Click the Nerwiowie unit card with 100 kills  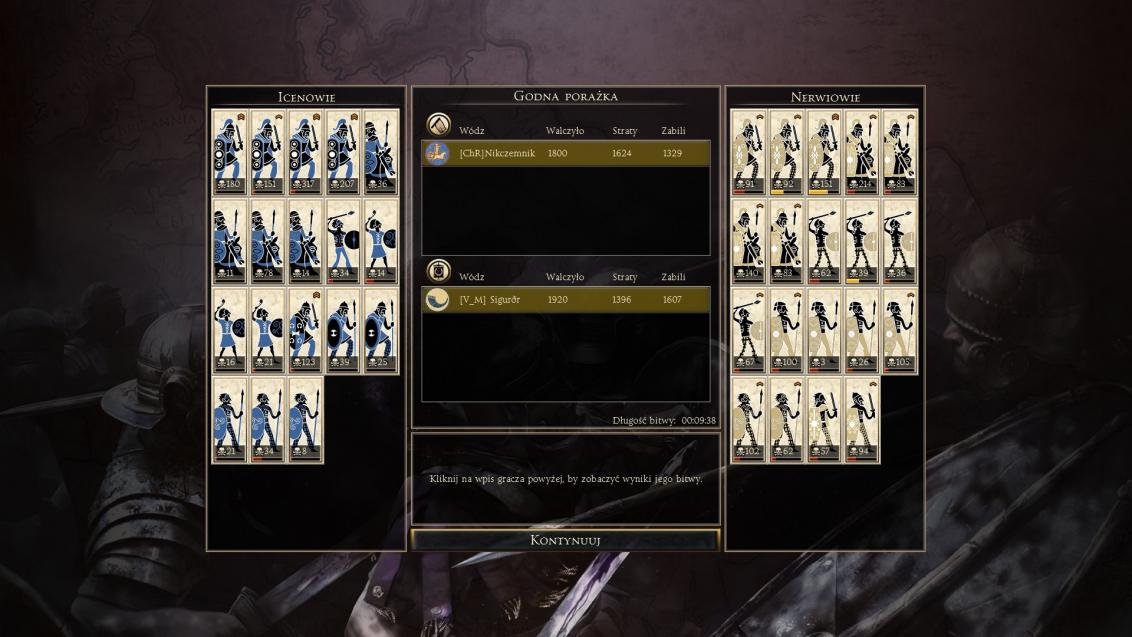coord(786,331)
